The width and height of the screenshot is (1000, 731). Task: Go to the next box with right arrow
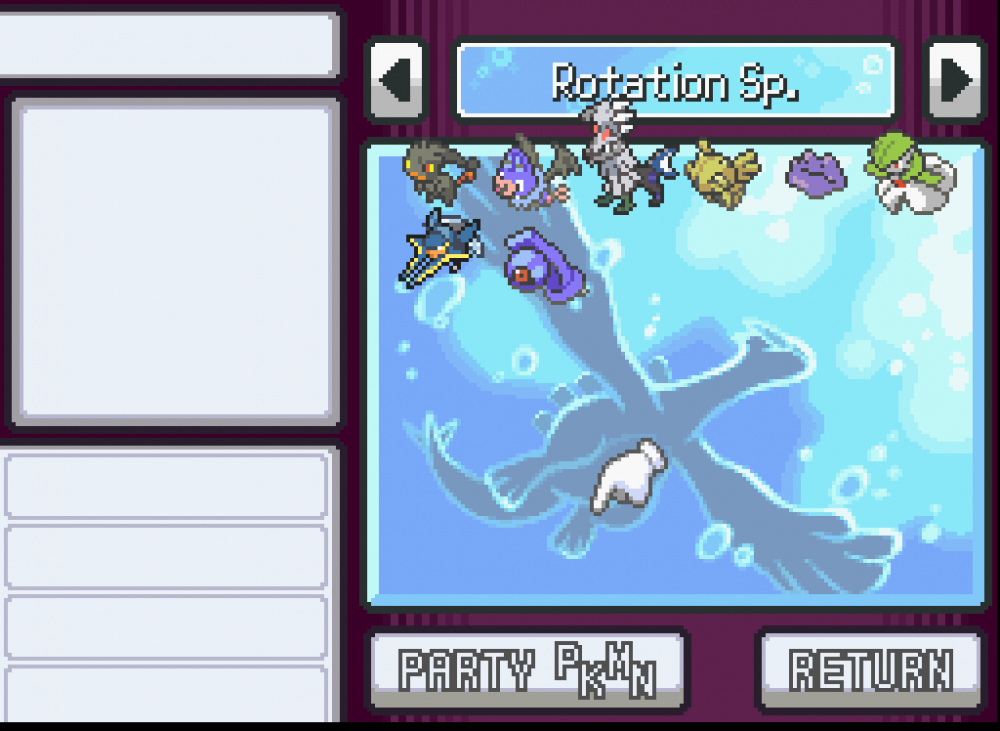955,80
